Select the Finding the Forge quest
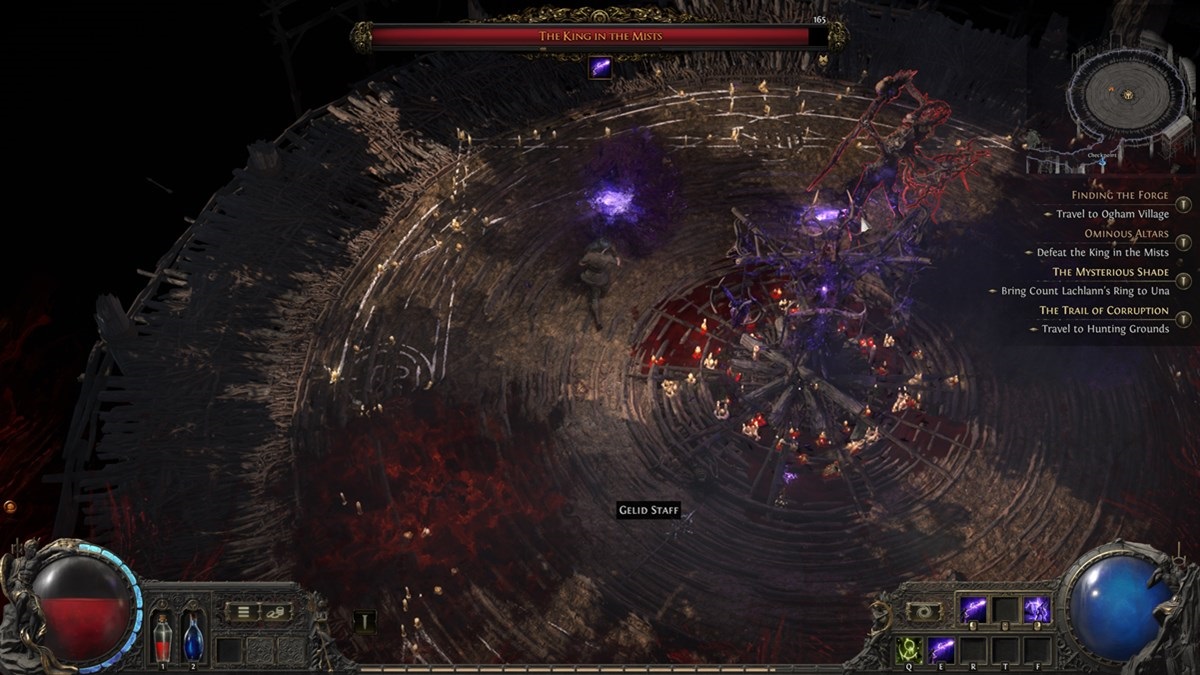Viewport: 1200px width, 675px height. [x=1119, y=195]
